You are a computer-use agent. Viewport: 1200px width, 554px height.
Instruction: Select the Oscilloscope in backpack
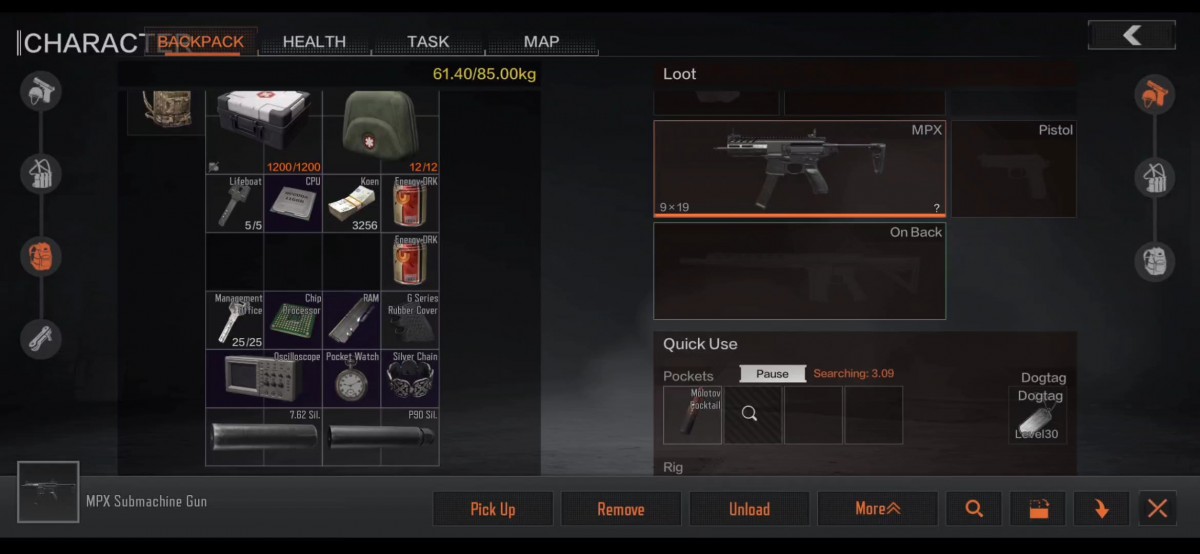point(263,378)
